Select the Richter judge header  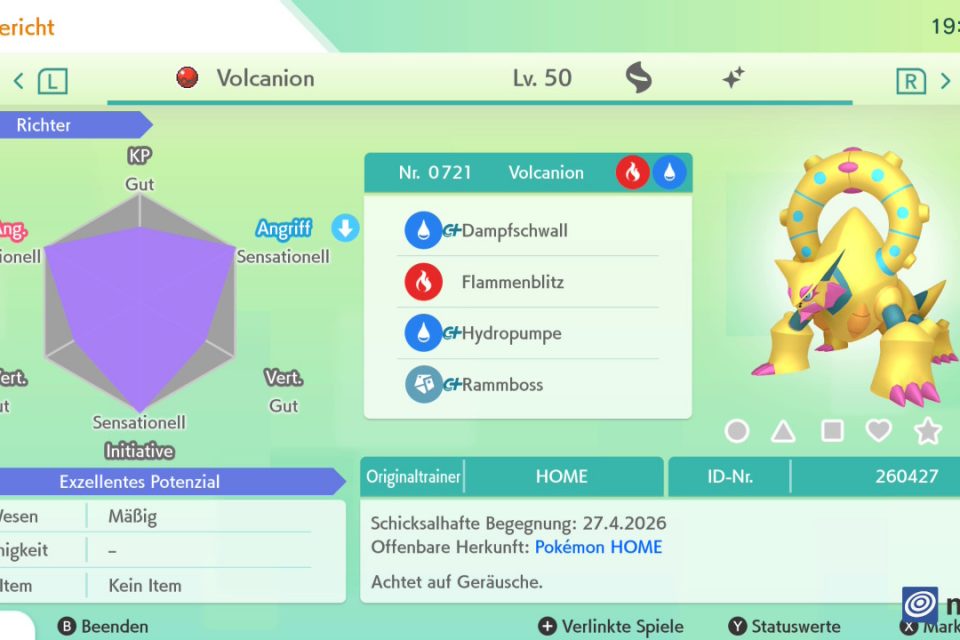[x=44, y=125]
